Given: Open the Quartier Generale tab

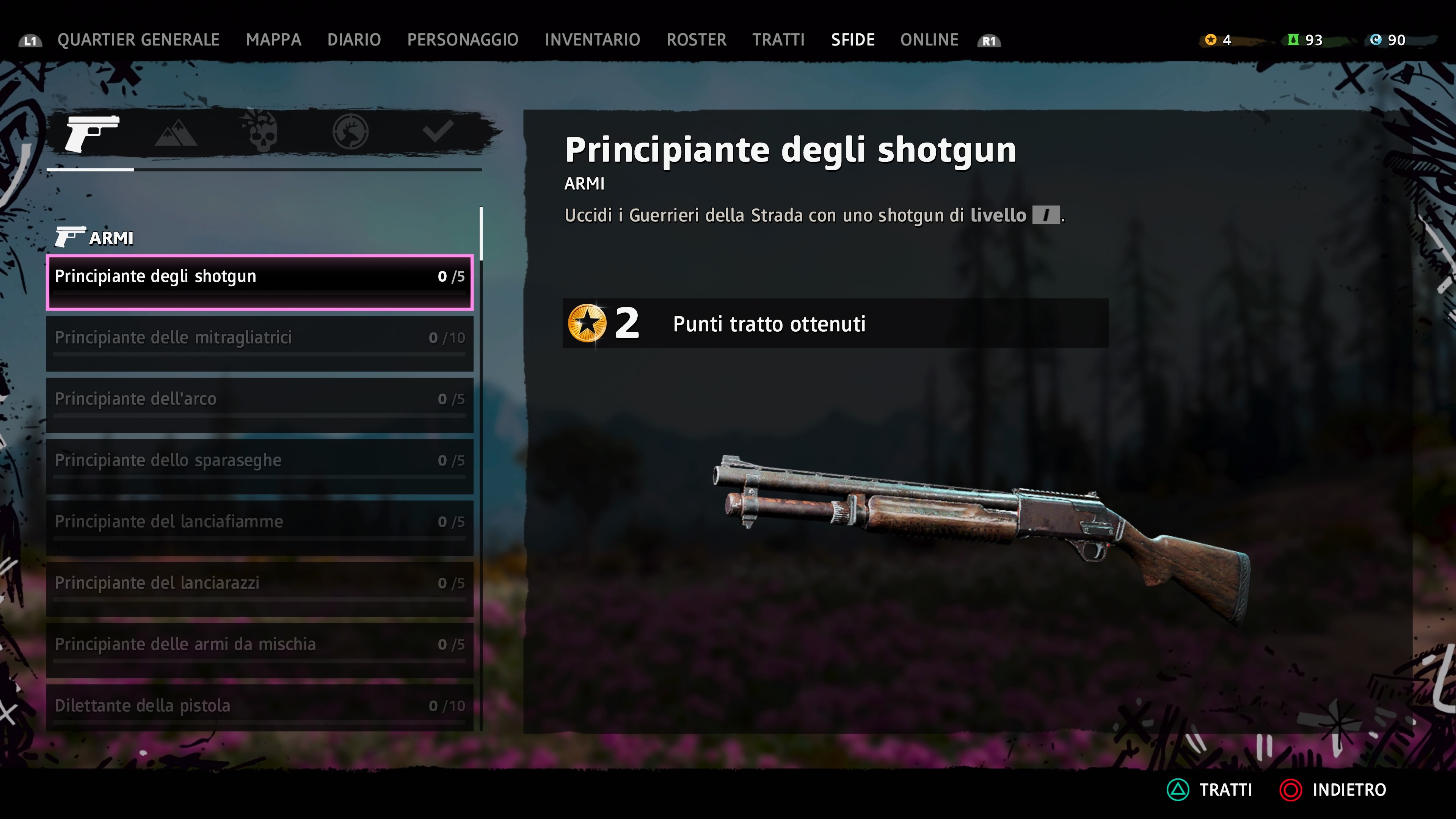Looking at the screenshot, I should tap(138, 39).
